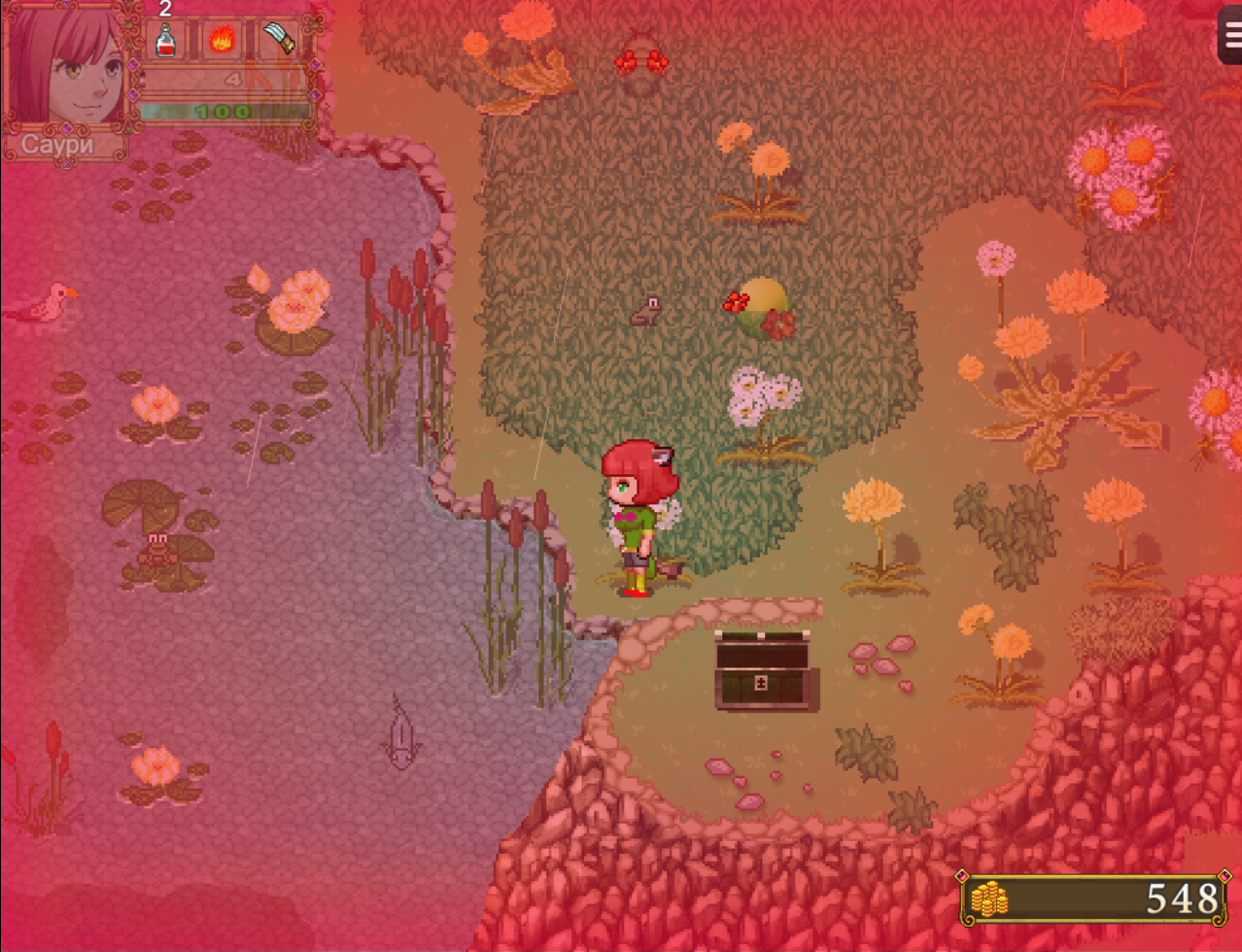Click Саури's character portrait
The height and width of the screenshot is (952, 1242).
pos(66,66)
